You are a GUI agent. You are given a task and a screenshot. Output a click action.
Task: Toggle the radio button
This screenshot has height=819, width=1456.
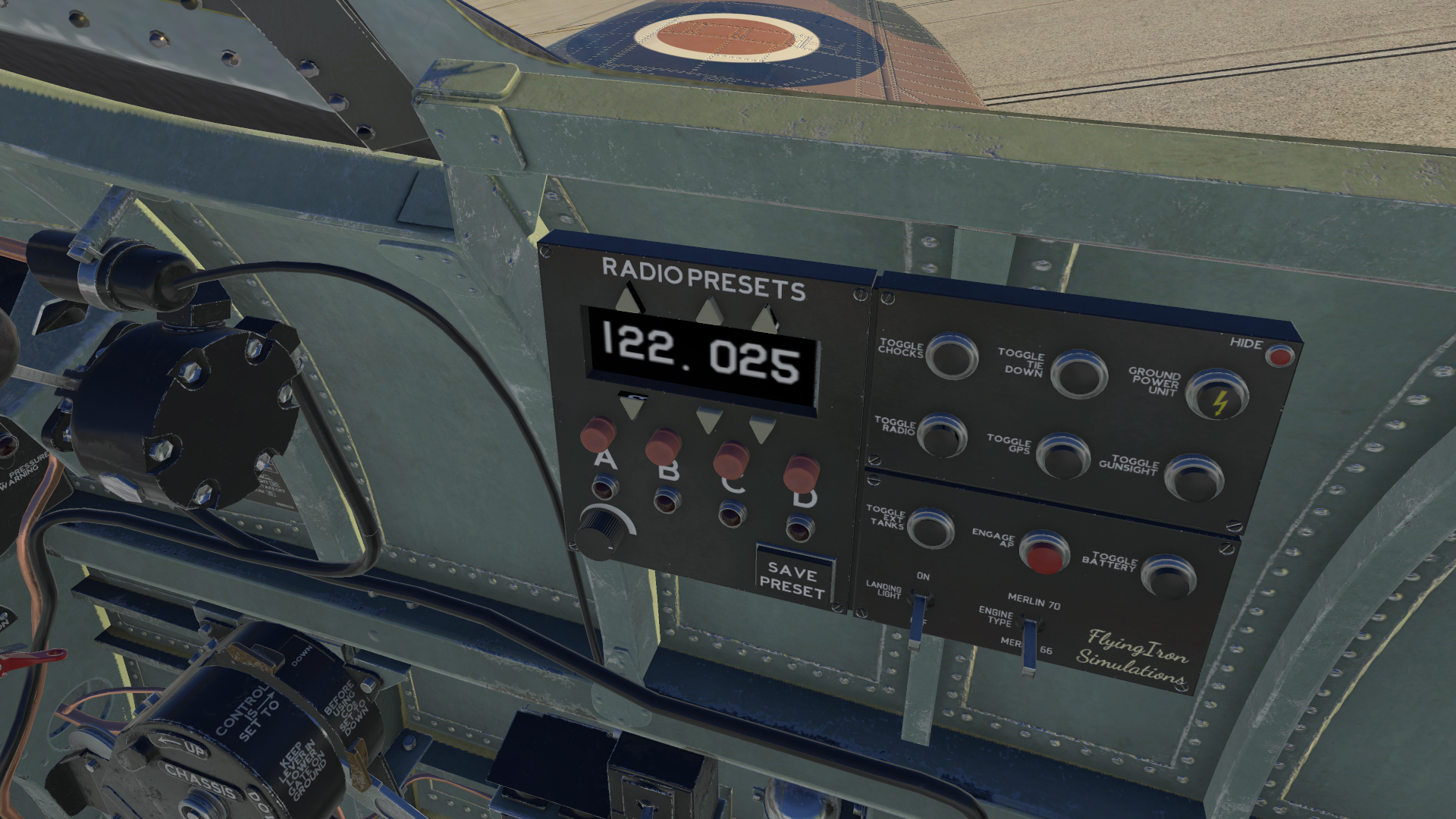tap(942, 435)
